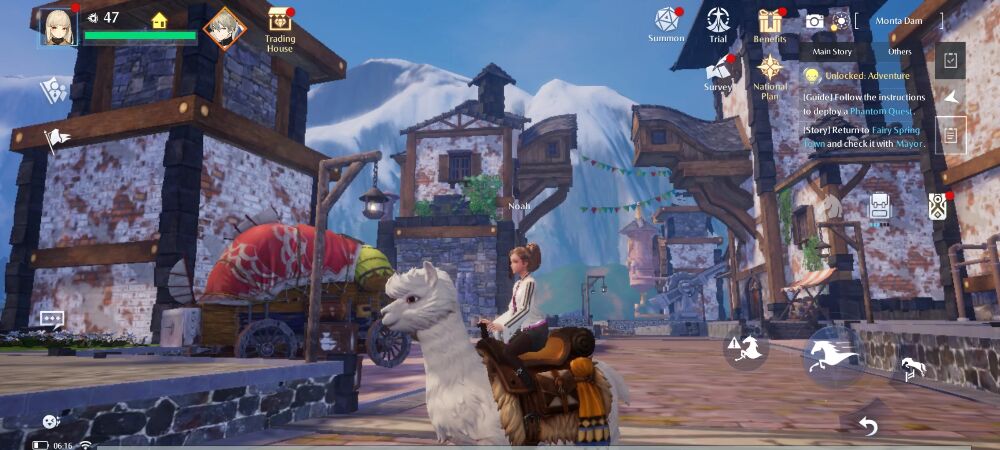Tap the yellow house icon
The image size is (1000, 450).
[159, 19]
